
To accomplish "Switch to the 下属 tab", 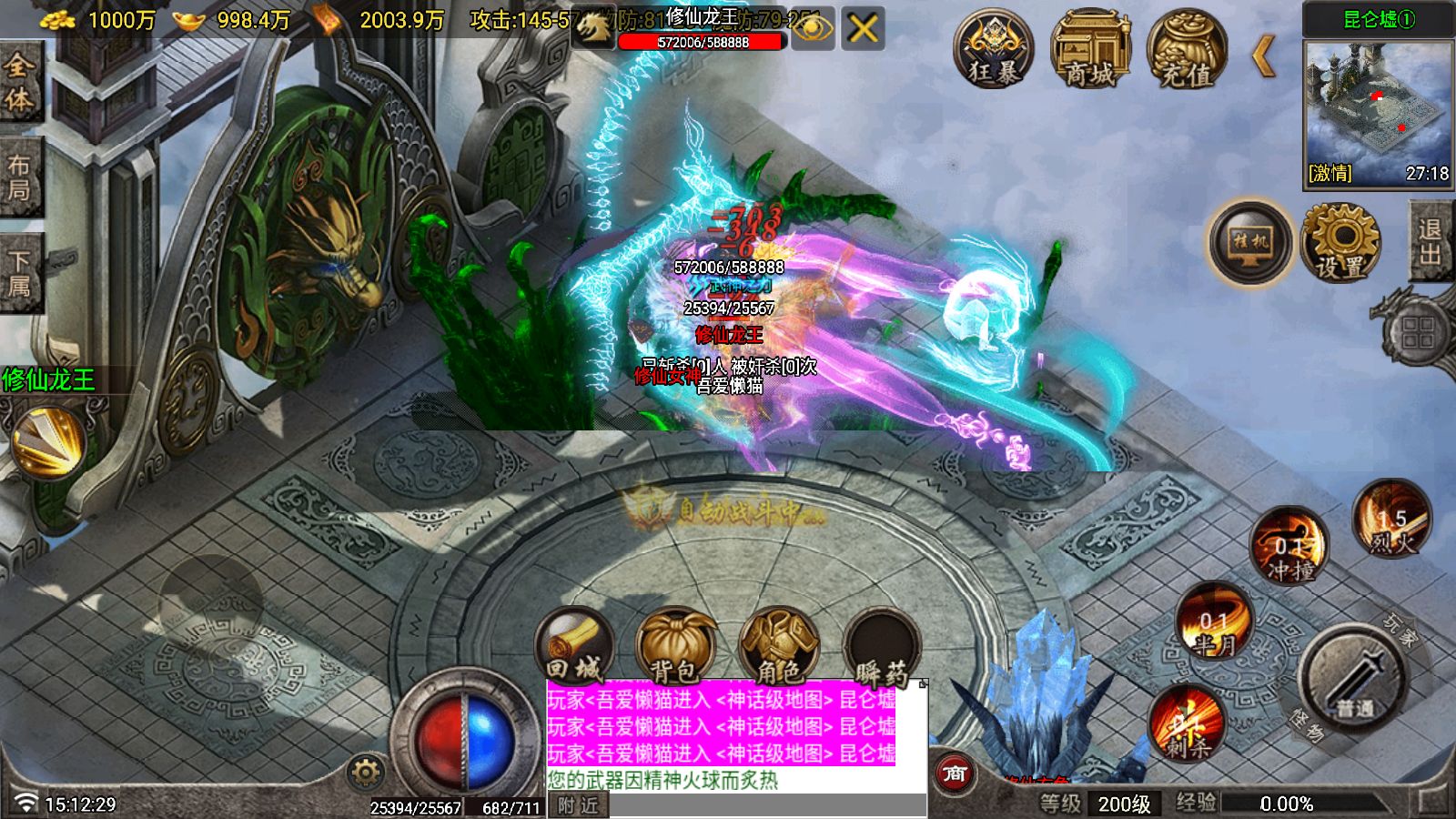I will (x=20, y=273).
